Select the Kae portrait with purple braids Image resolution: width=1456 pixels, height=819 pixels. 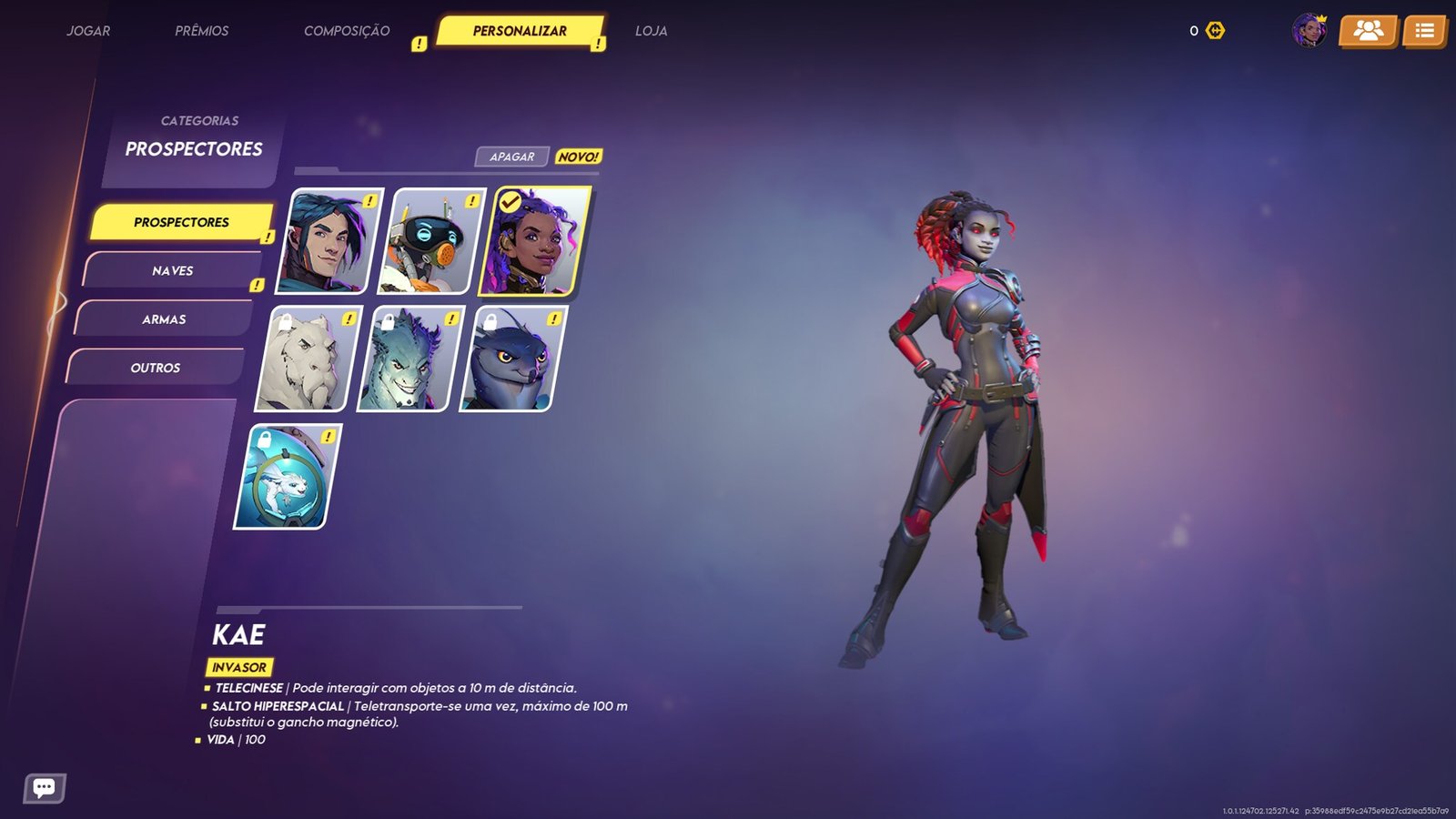coord(534,241)
